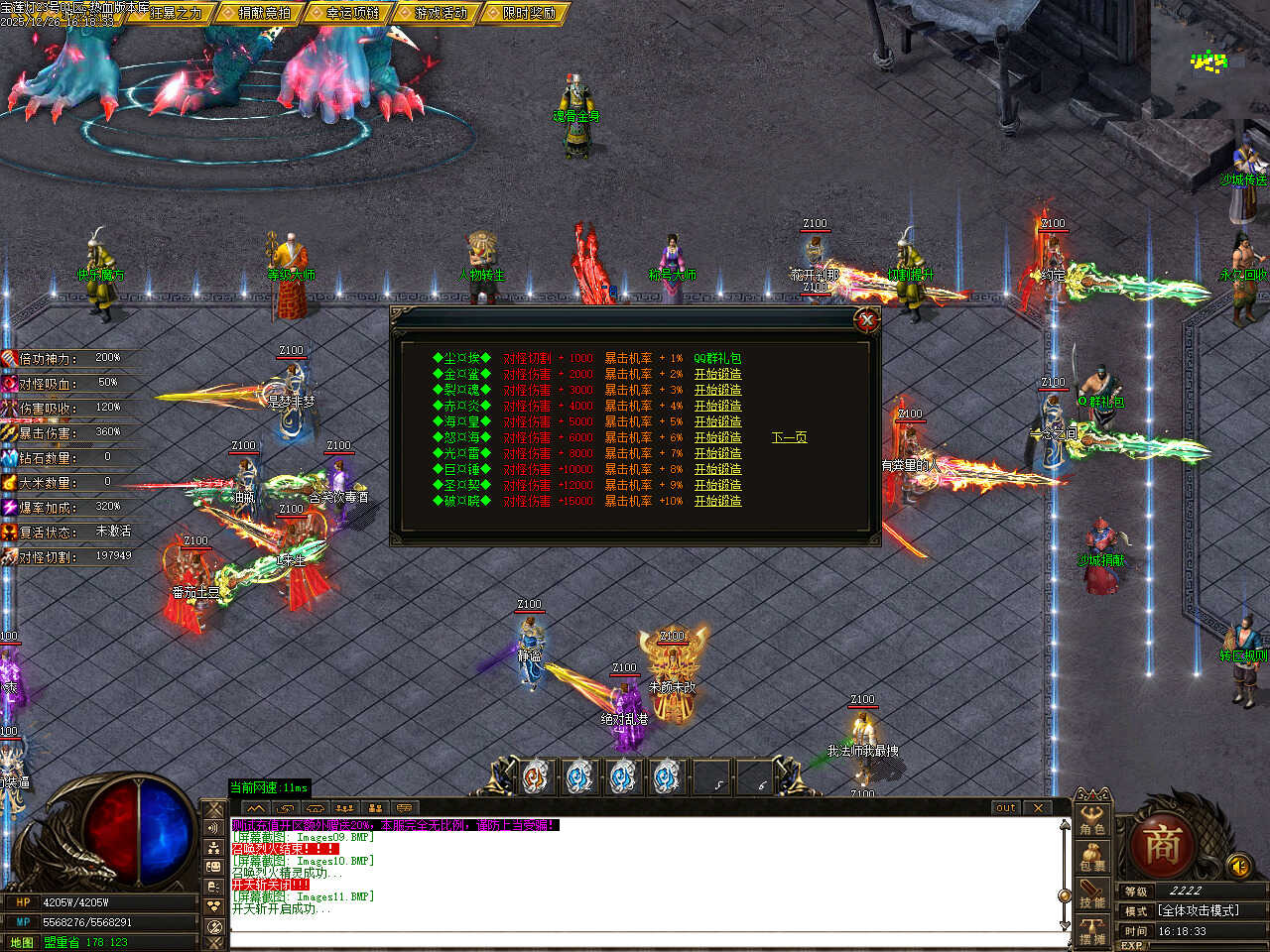Start forging the 破¤晓 weapon
The height and width of the screenshot is (952, 1270).
pyautogui.click(x=717, y=501)
